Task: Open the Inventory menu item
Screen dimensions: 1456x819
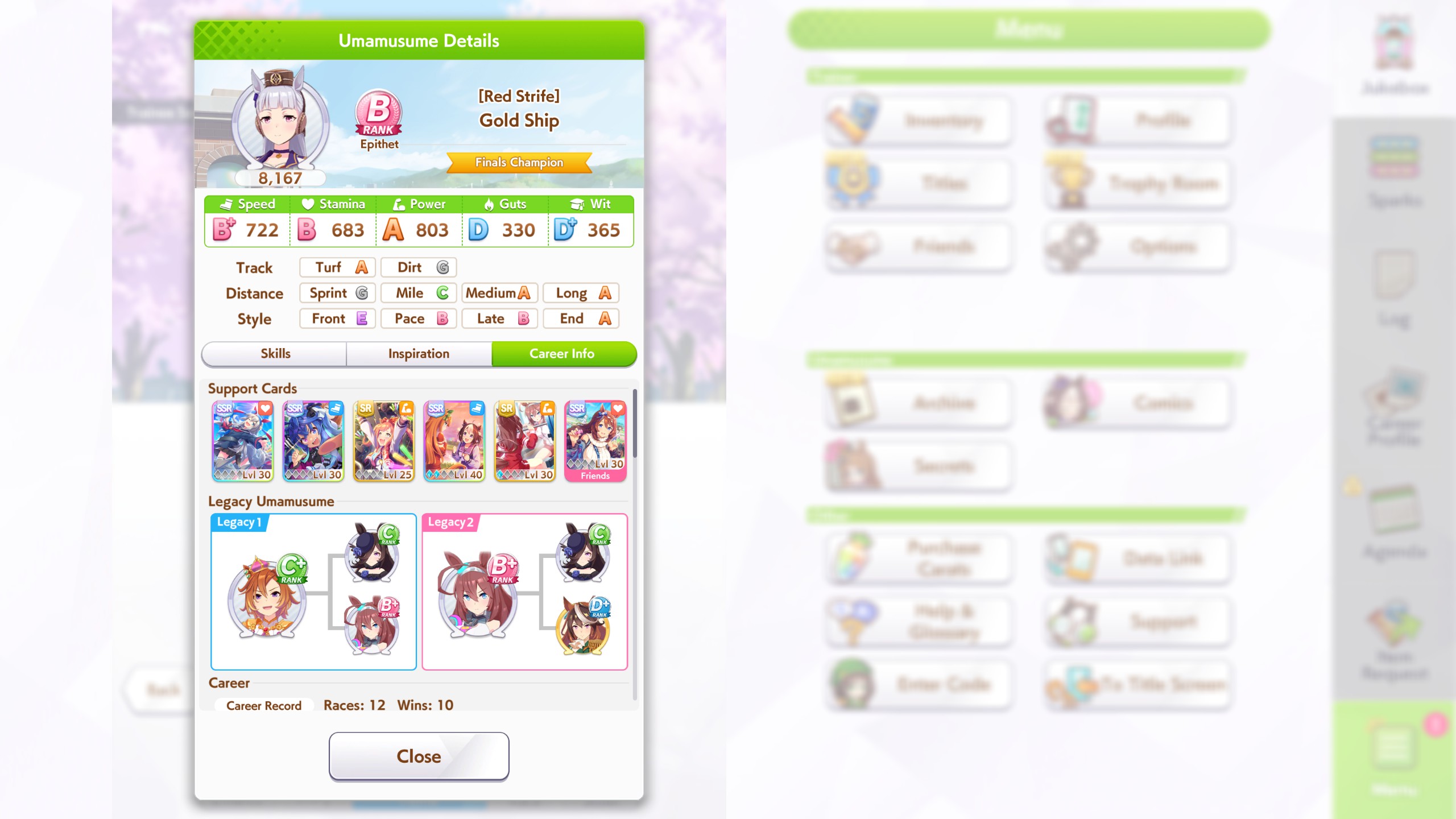Action: coord(919,121)
